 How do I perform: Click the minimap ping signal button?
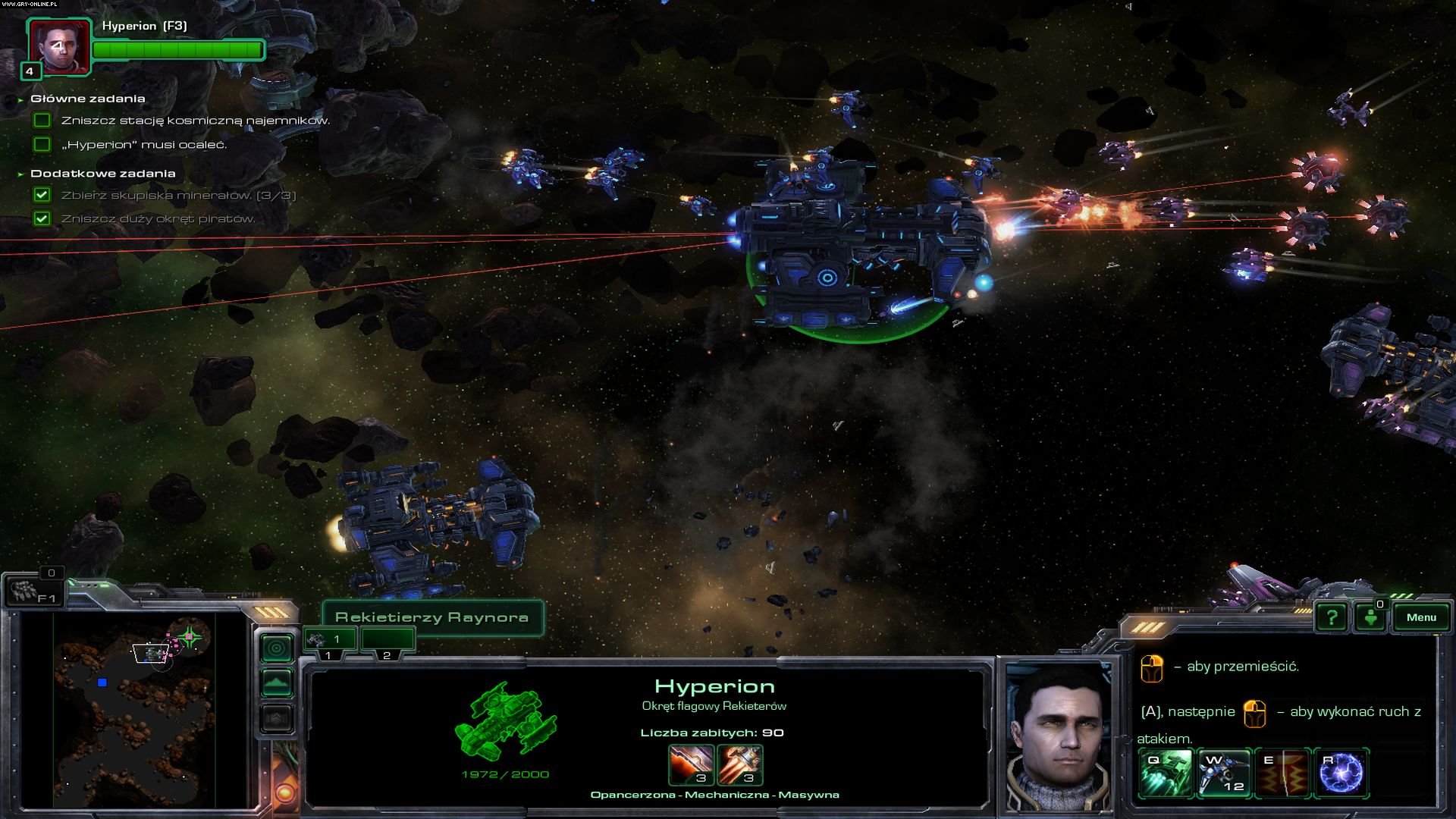pos(276,648)
